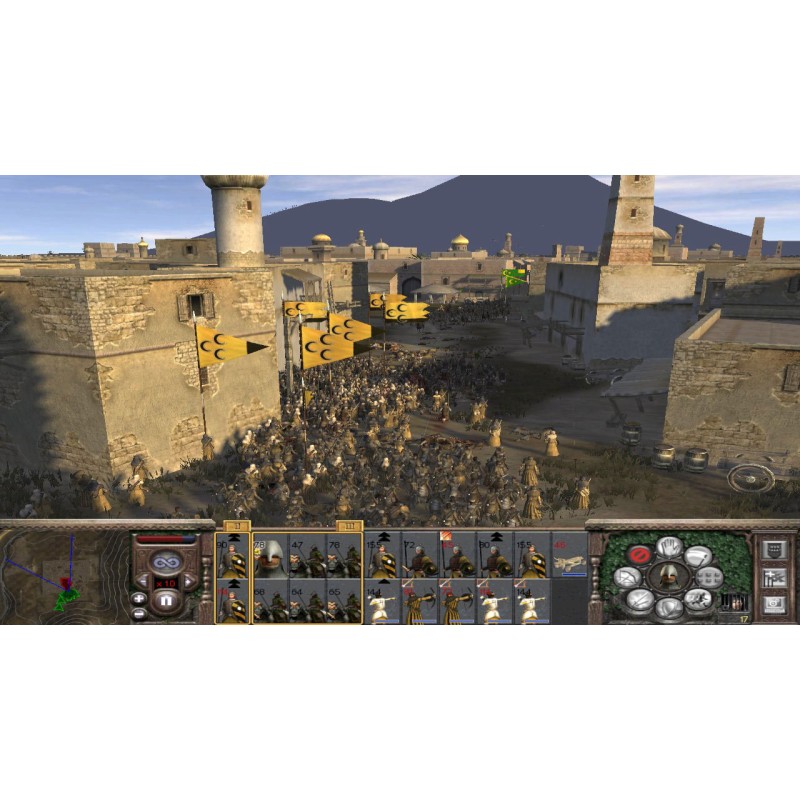Zoom out the minimap with minus button
The image size is (800, 800).
click(138, 613)
